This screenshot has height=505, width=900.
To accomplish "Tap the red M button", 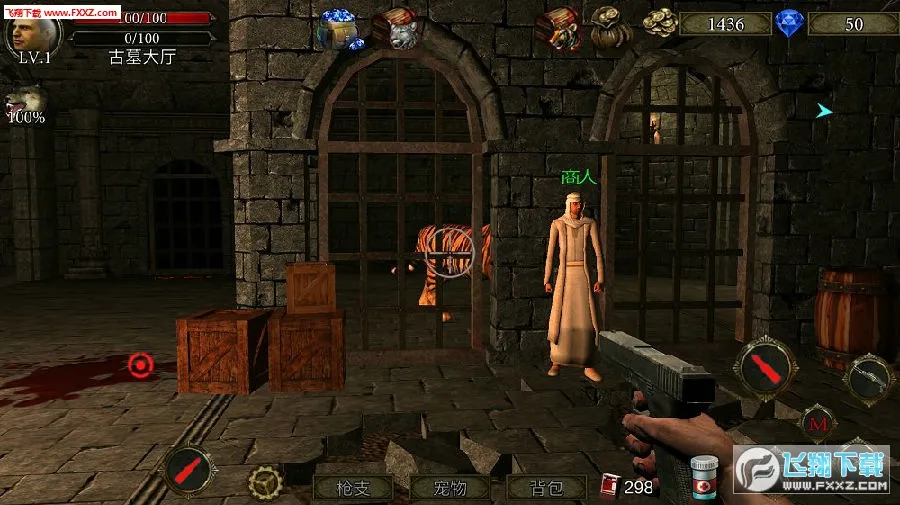I will (x=819, y=423).
